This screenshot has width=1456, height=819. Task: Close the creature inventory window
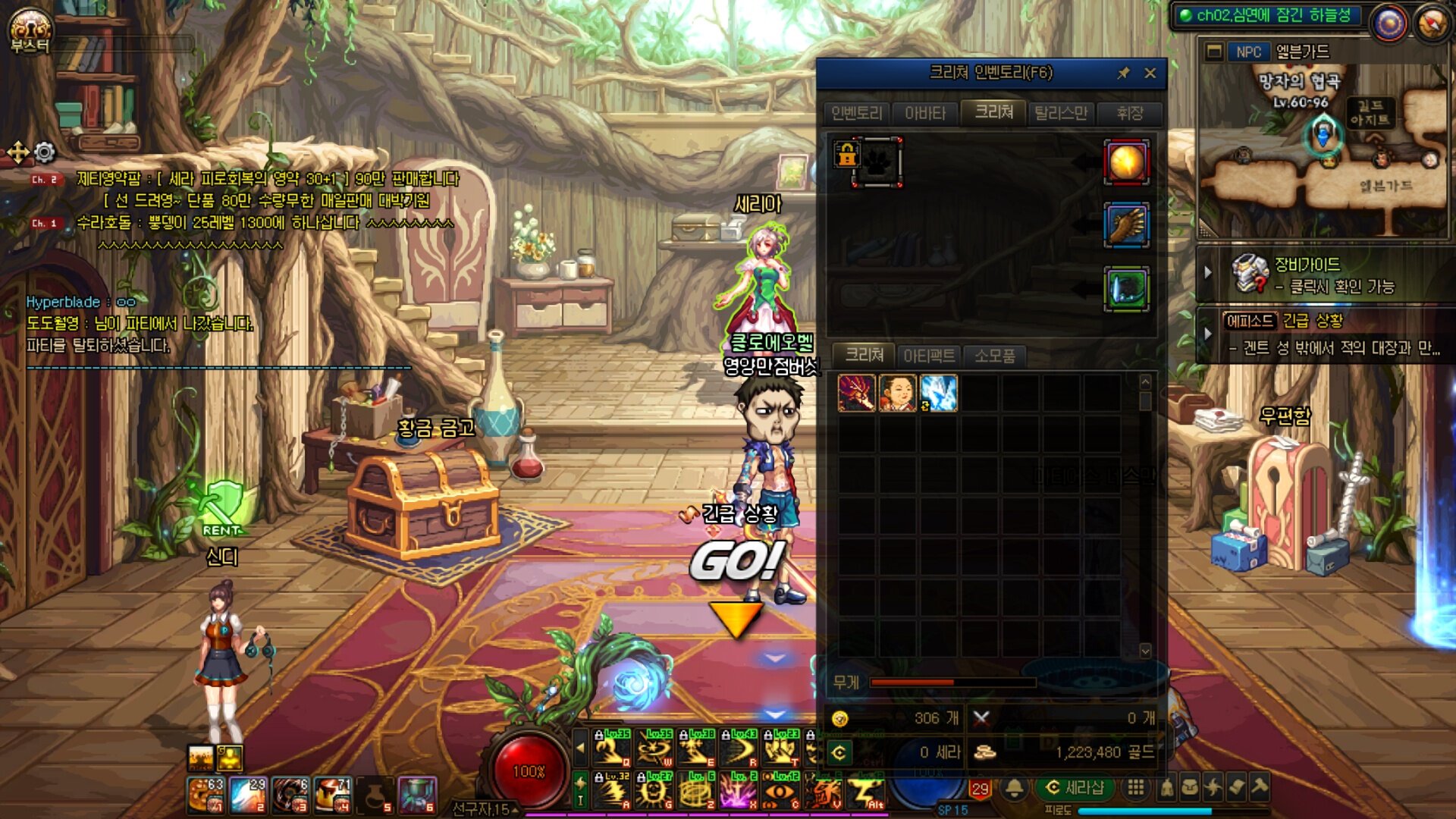pos(1150,74)
